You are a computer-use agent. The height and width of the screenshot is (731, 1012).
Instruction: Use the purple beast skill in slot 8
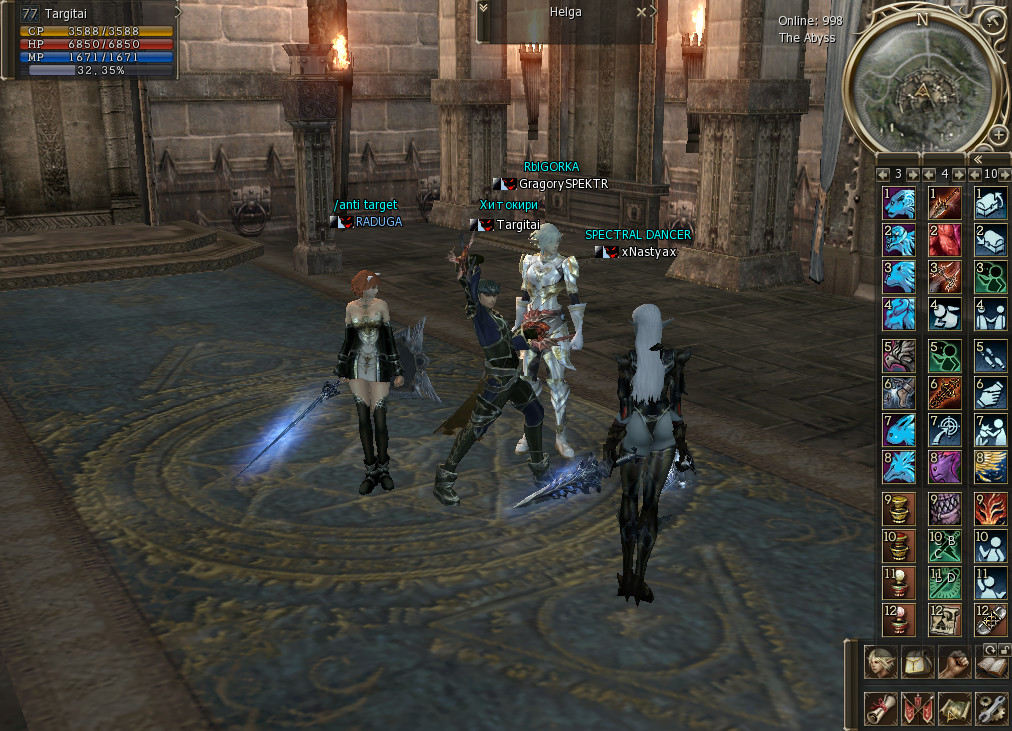[945, 467]
